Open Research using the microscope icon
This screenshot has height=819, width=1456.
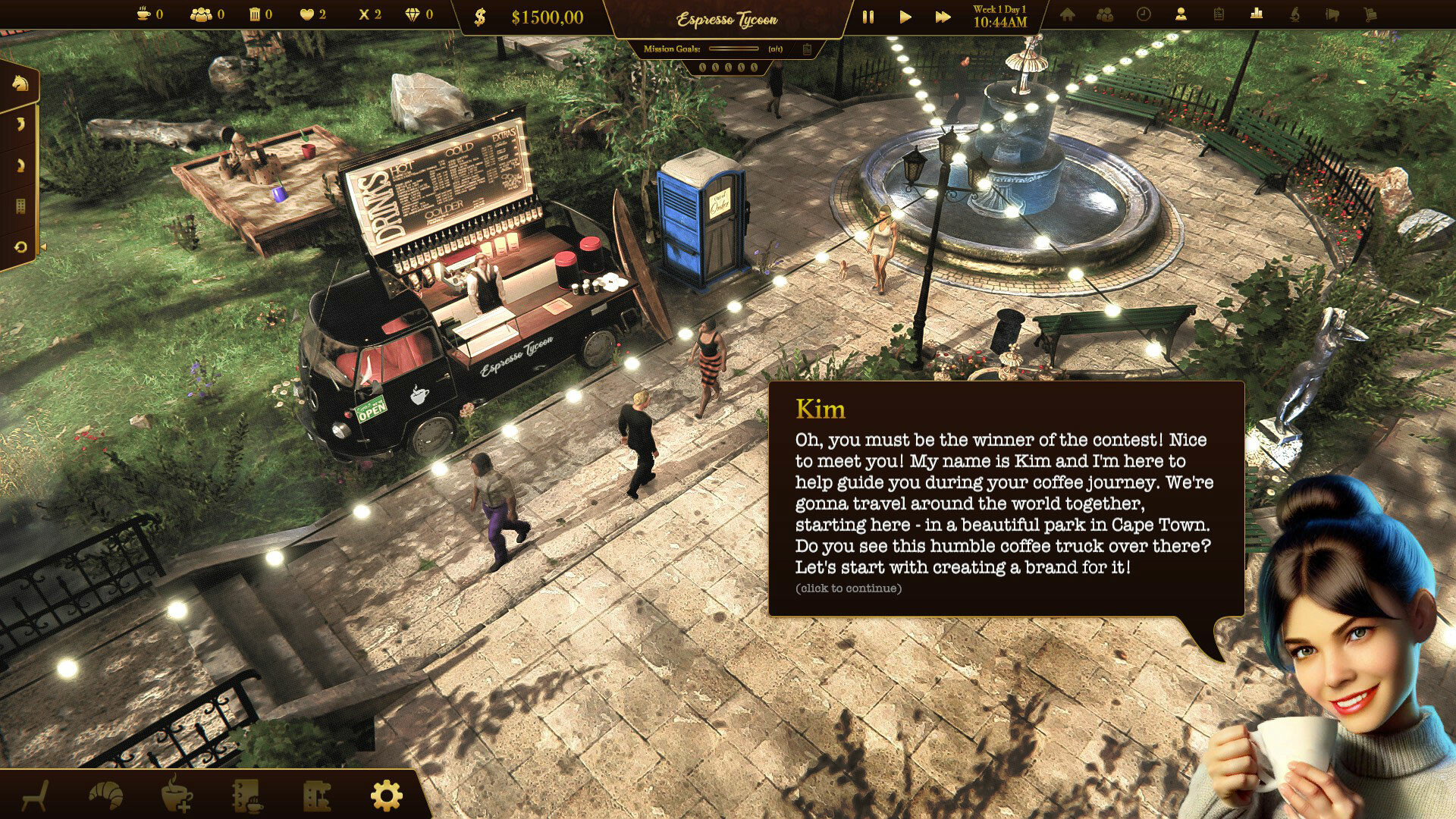point(1294,15)
